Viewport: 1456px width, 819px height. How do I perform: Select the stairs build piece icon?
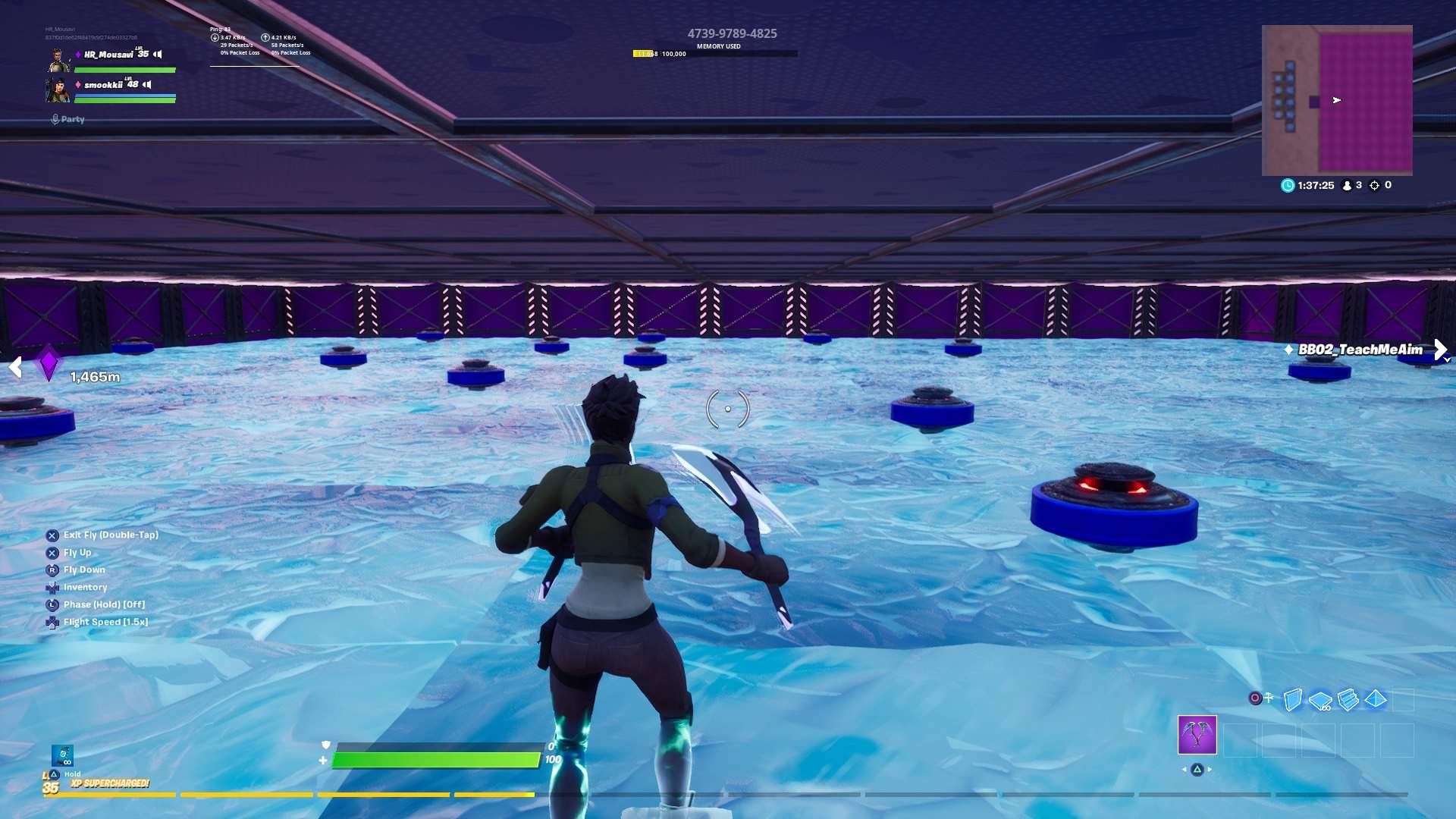1348,698
